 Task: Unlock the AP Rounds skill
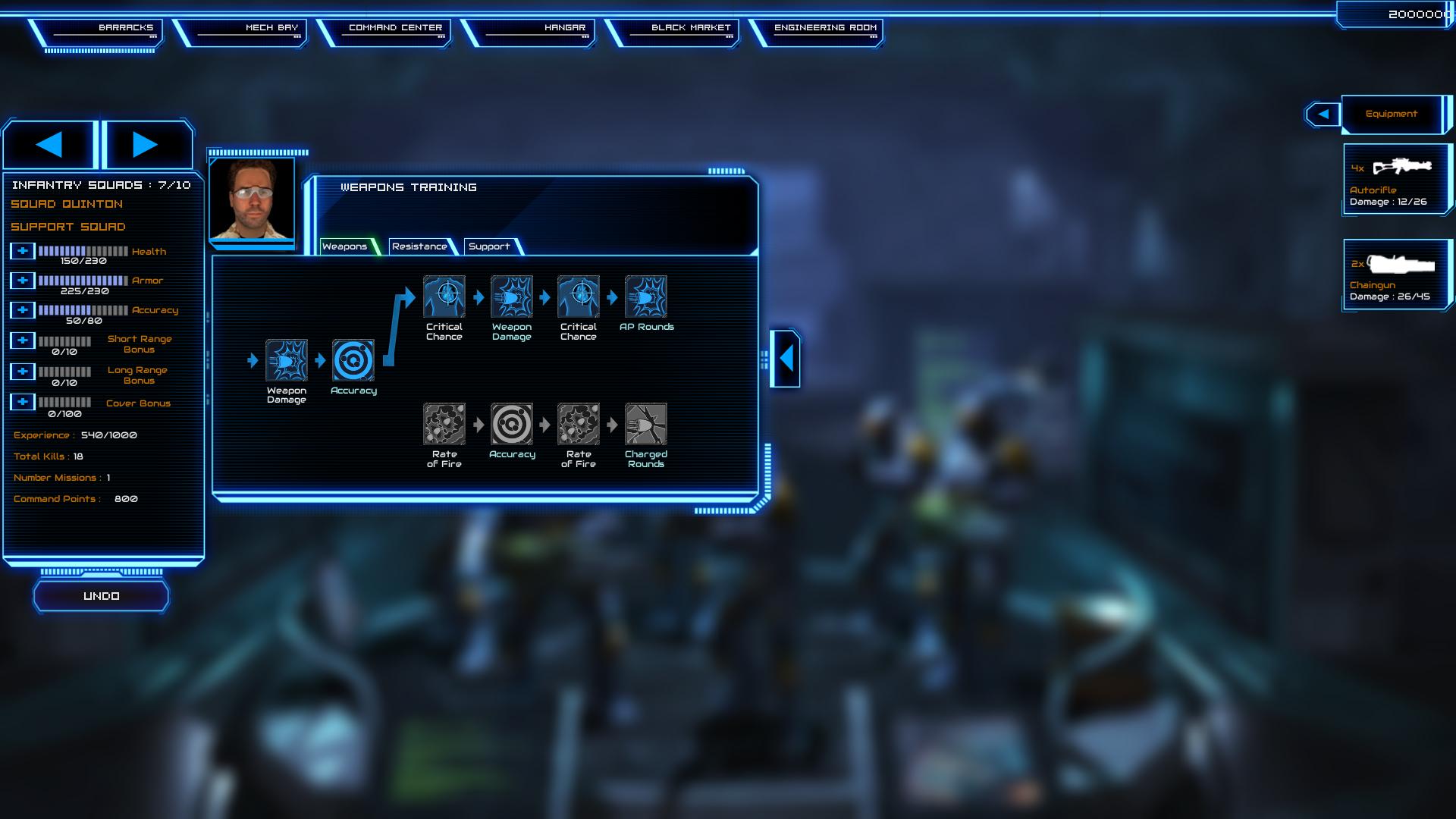(x=646, y=296)
